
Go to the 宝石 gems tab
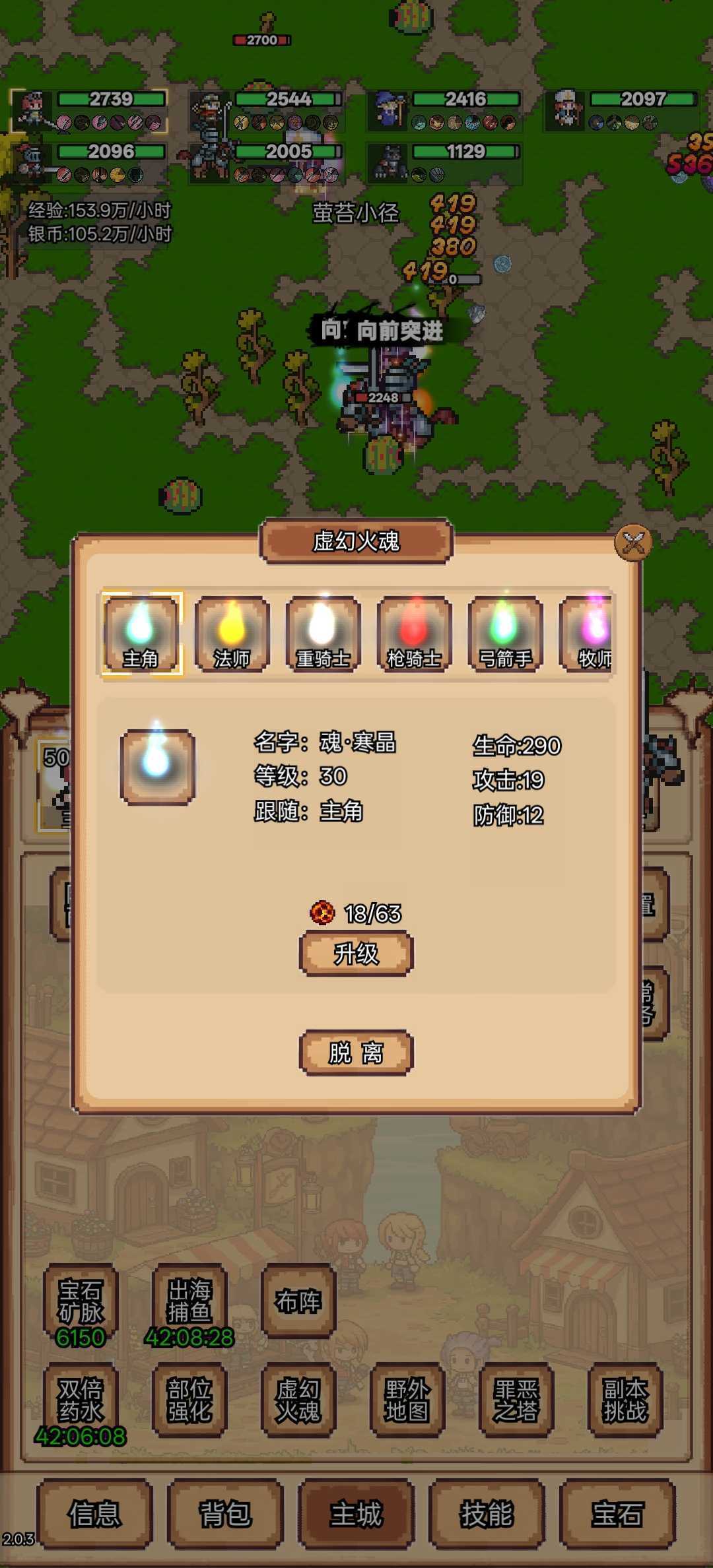coord(617,1514)
